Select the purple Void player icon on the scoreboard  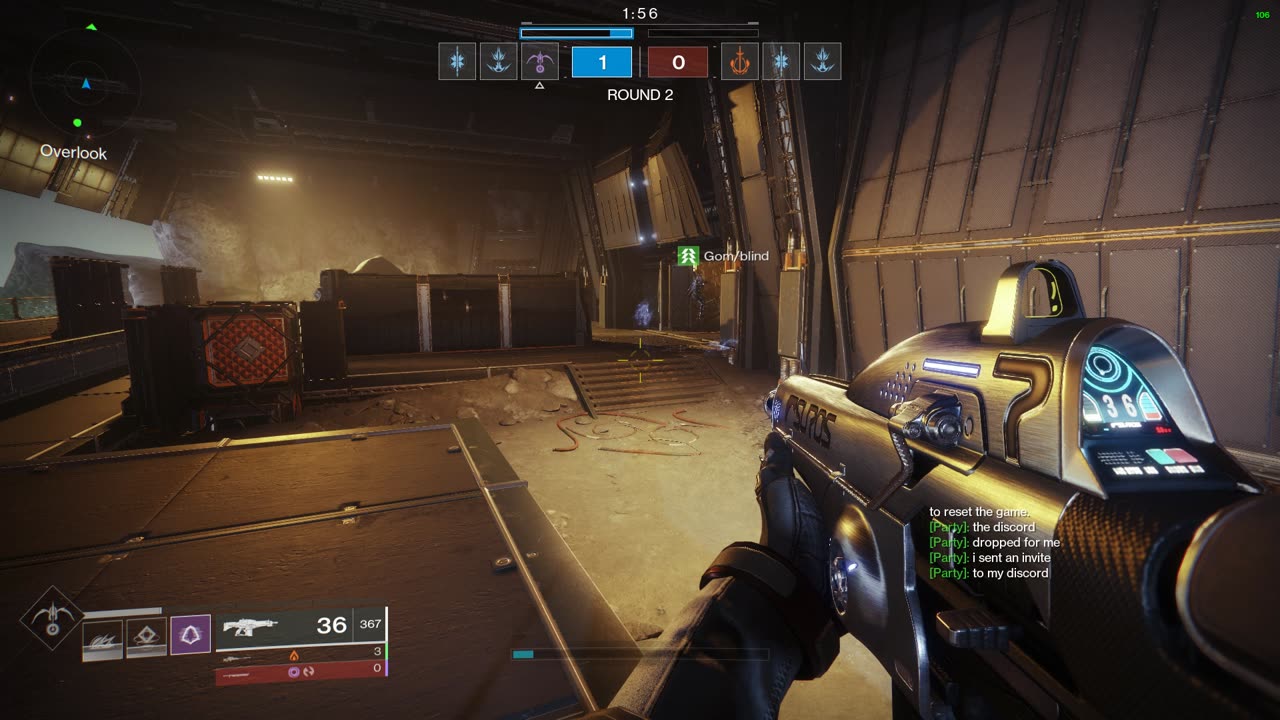pyautogui.click(x=540, y=62)
